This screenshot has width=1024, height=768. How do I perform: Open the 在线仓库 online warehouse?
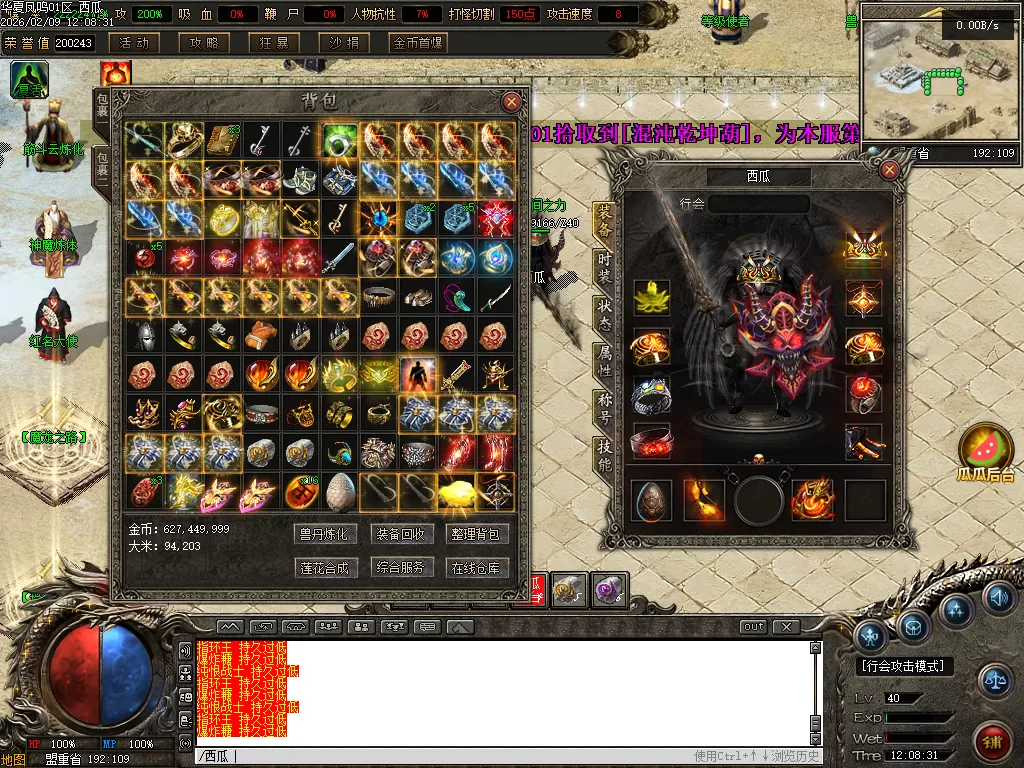pyautogui.click(x=475, y=567)
